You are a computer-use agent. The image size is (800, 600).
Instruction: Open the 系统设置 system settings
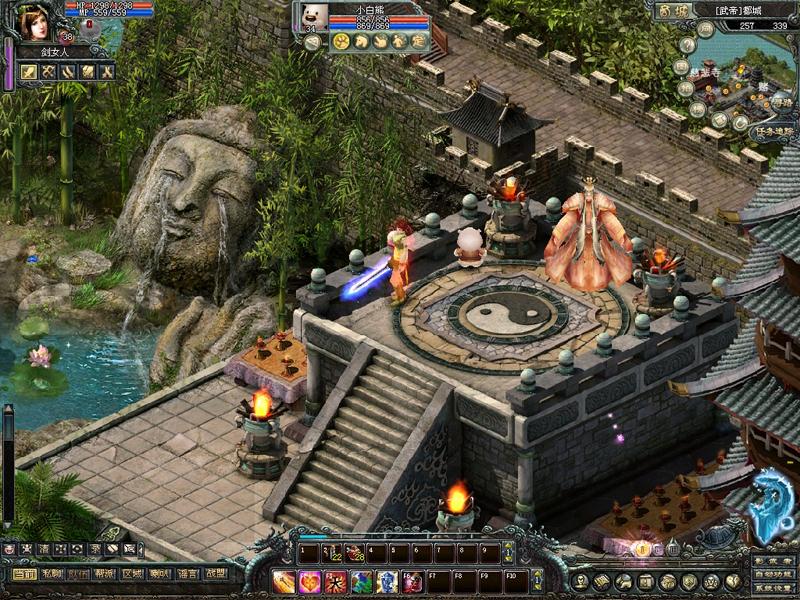click(x=774, y=588)
